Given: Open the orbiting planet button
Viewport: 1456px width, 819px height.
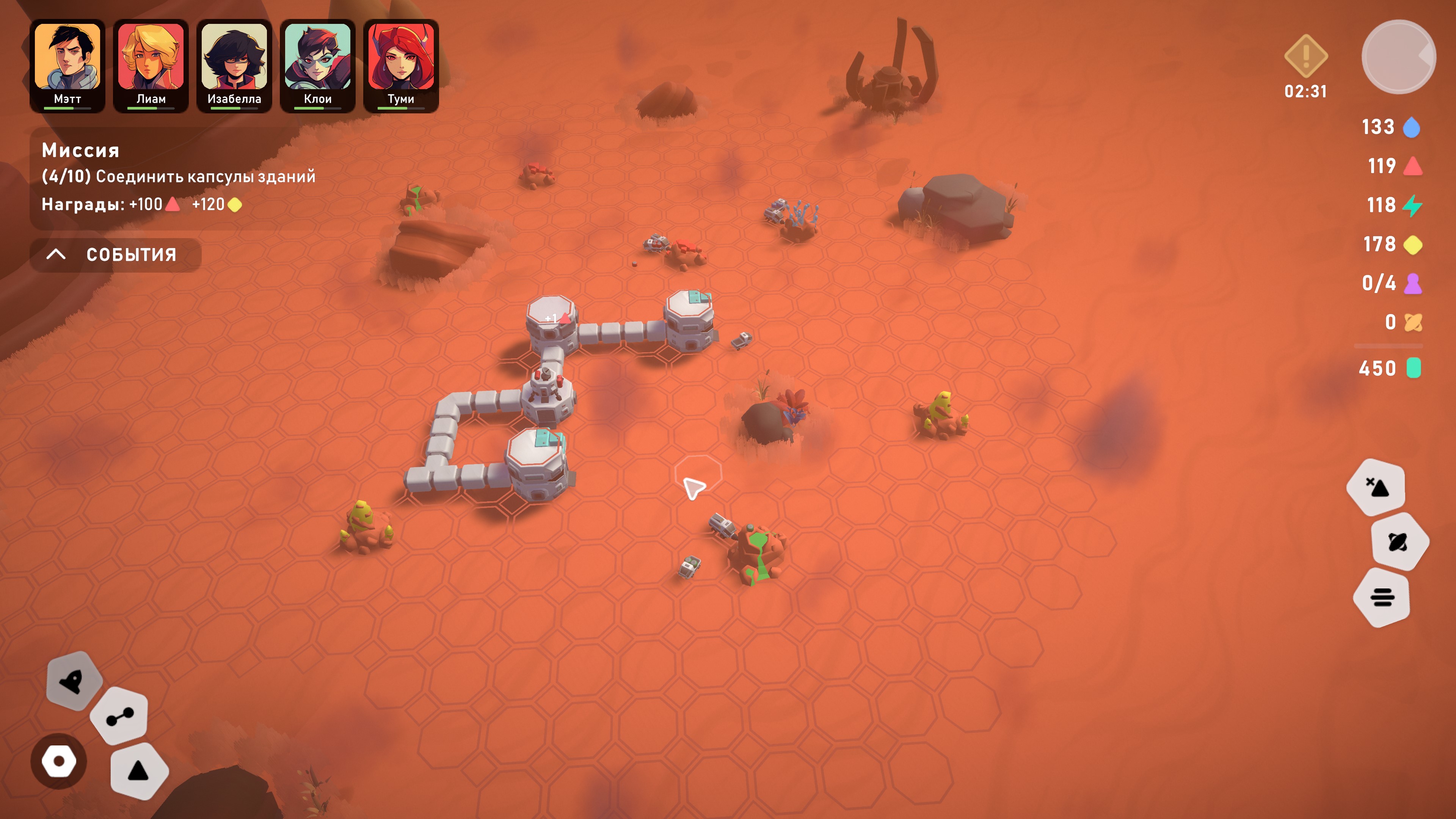Looking at the screenshot, I should [x=1399, y=541].
